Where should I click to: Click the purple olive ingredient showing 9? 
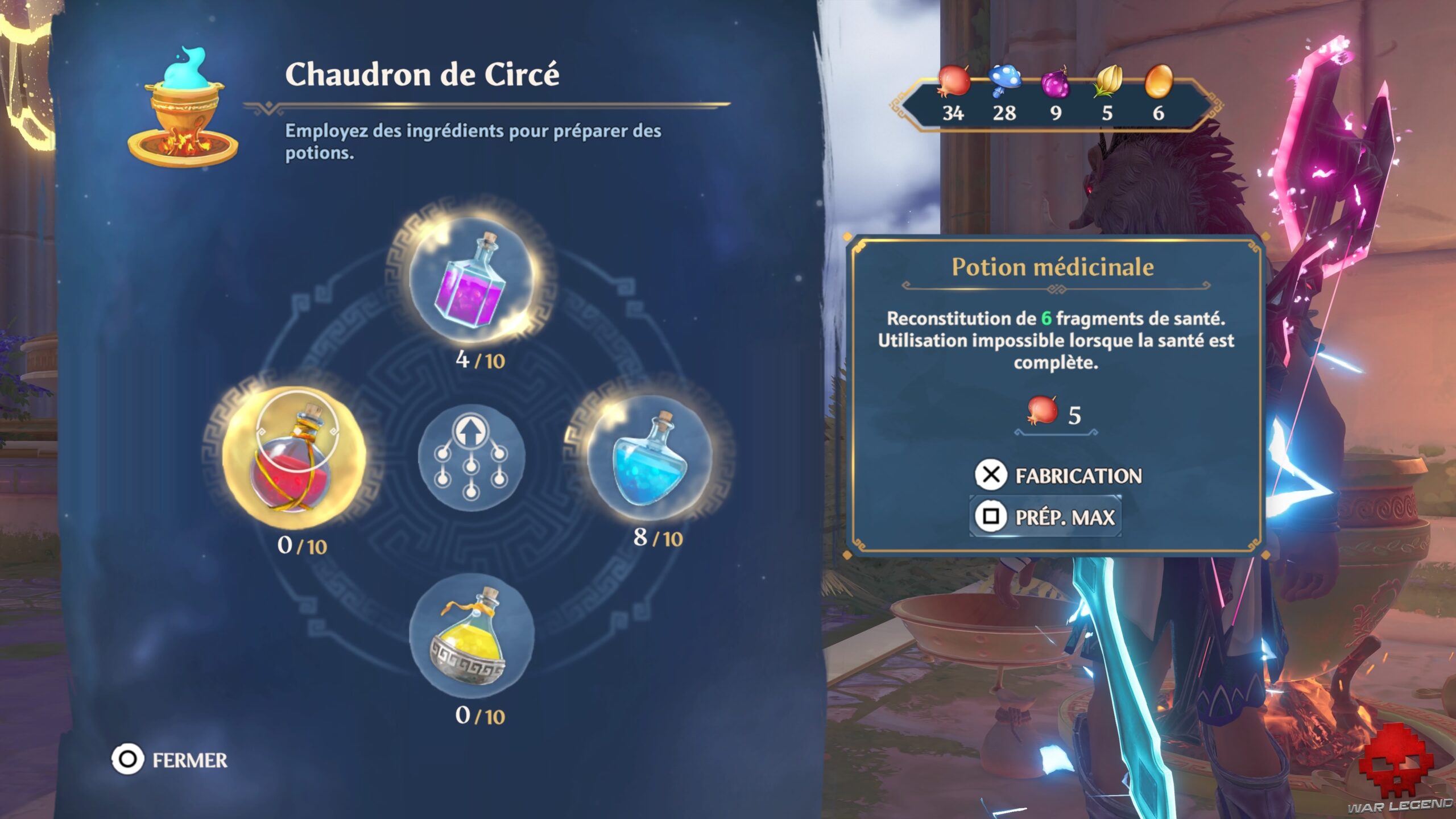click(1055, 85)
